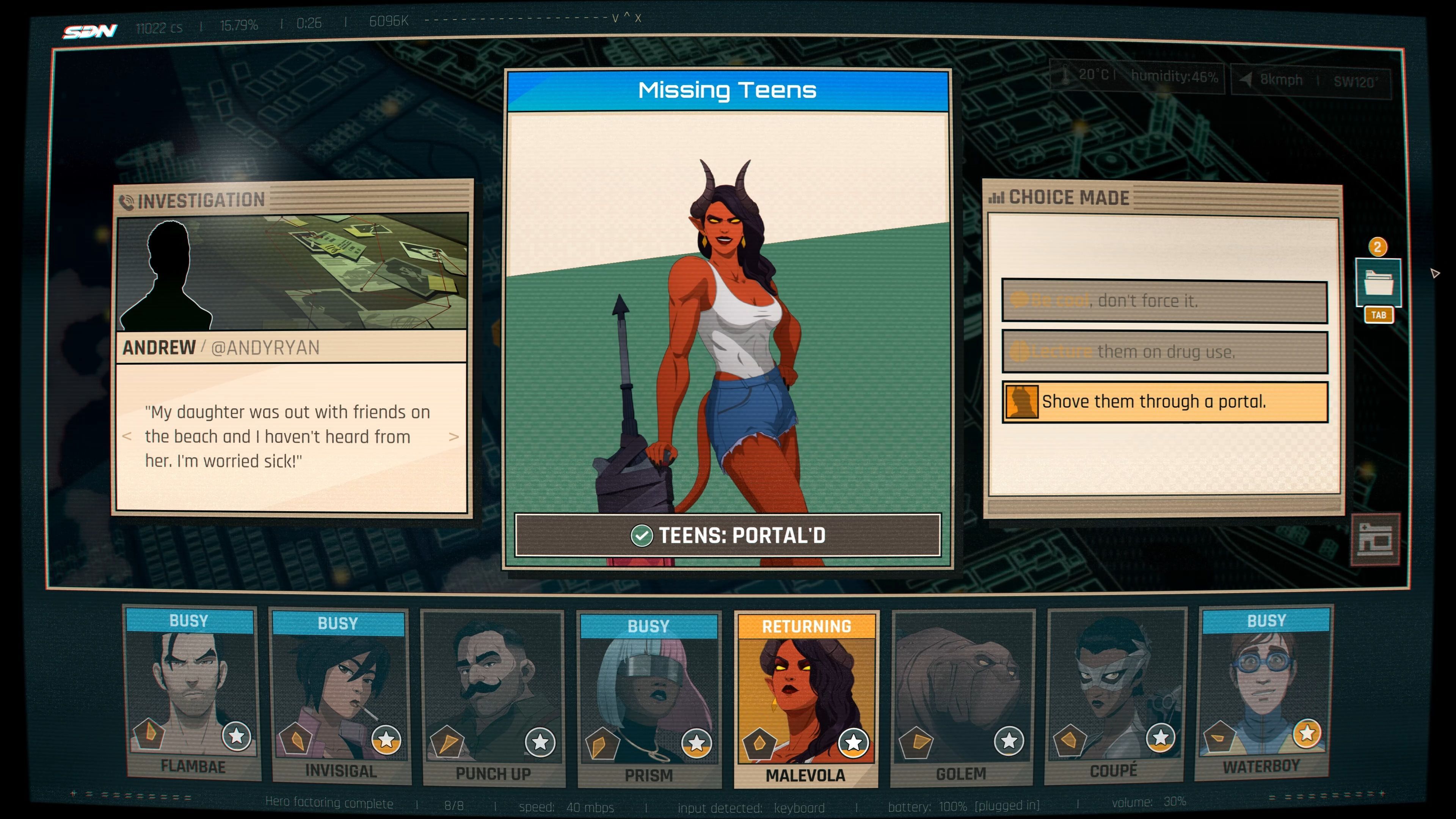Open the red building layout icon
This screenshot has height=819, width=1456.
tap(1374, 539)
